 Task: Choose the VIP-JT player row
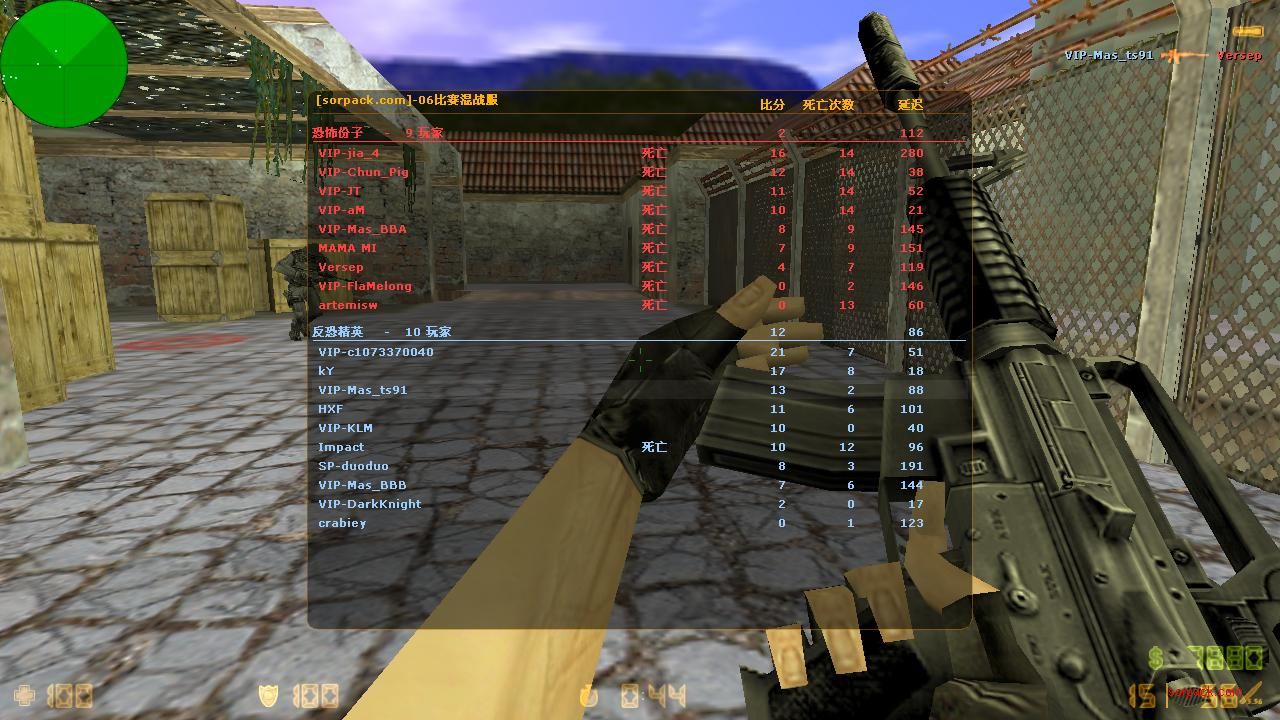[x=340, y=191]
